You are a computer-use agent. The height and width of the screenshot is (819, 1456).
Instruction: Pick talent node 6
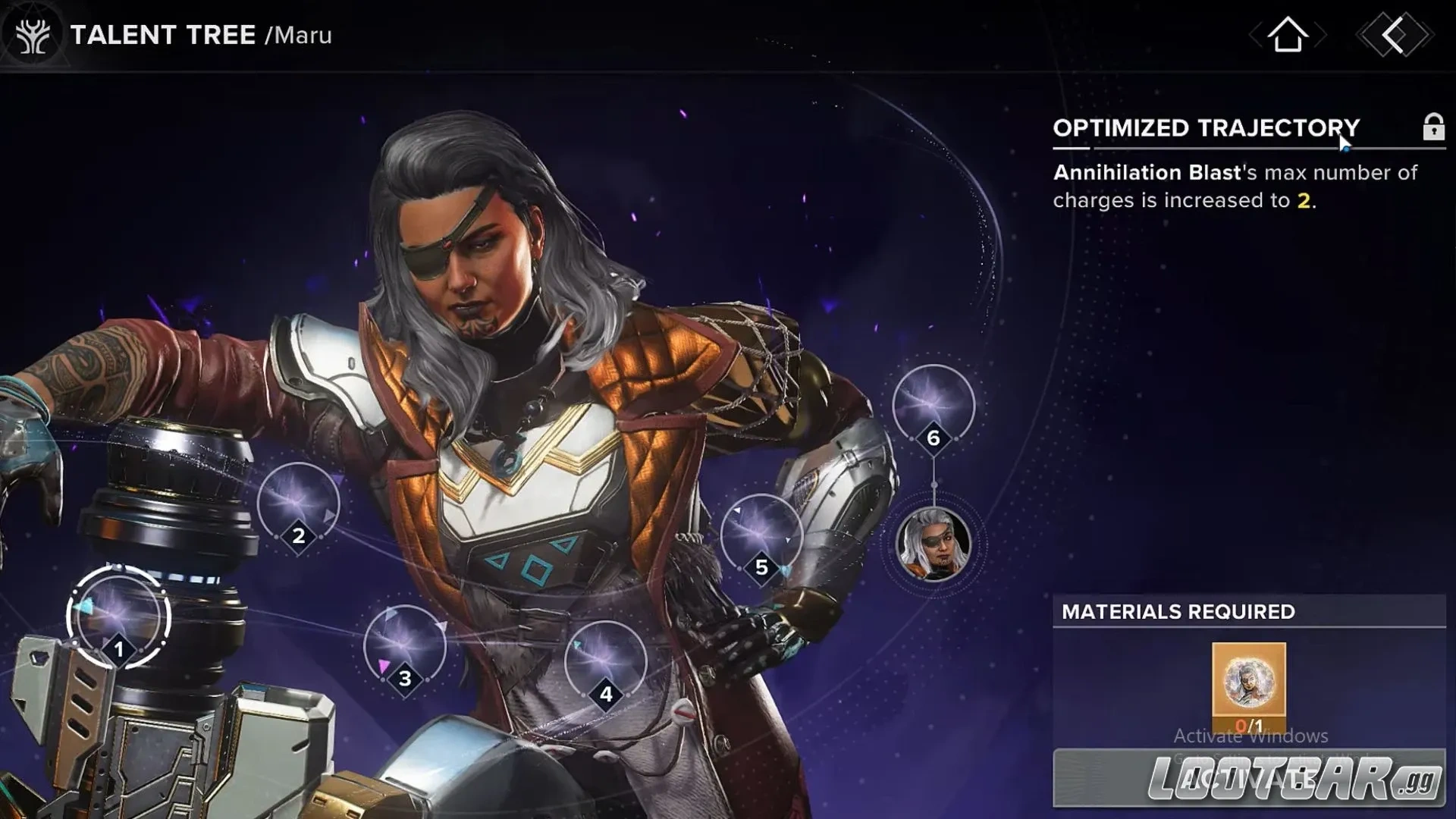[933, 406]
